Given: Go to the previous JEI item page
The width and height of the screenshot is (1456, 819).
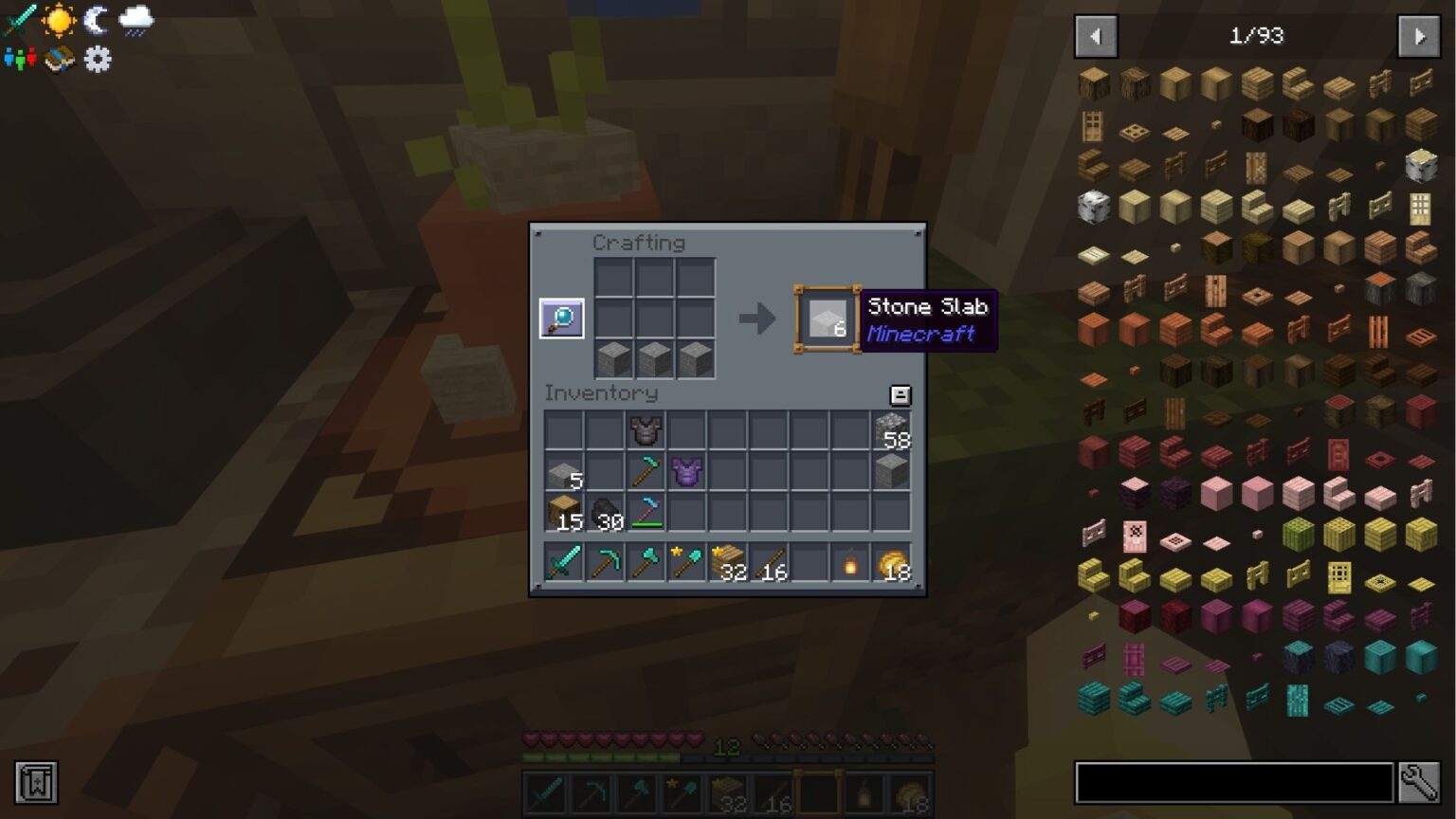Looking at the screenshot, I should click(1096, 36).
